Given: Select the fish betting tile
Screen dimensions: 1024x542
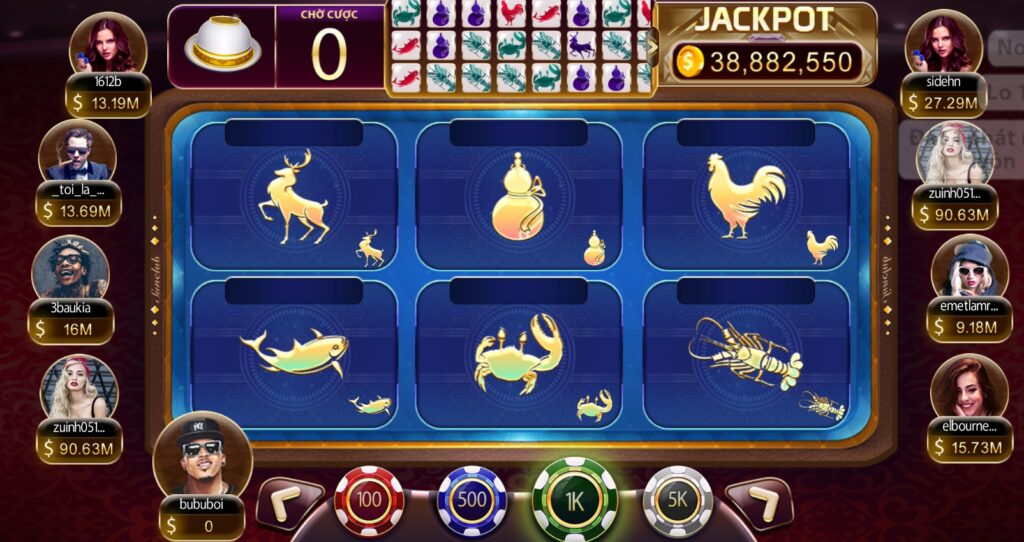Looking at the screenshot, I should coord(293,355).
